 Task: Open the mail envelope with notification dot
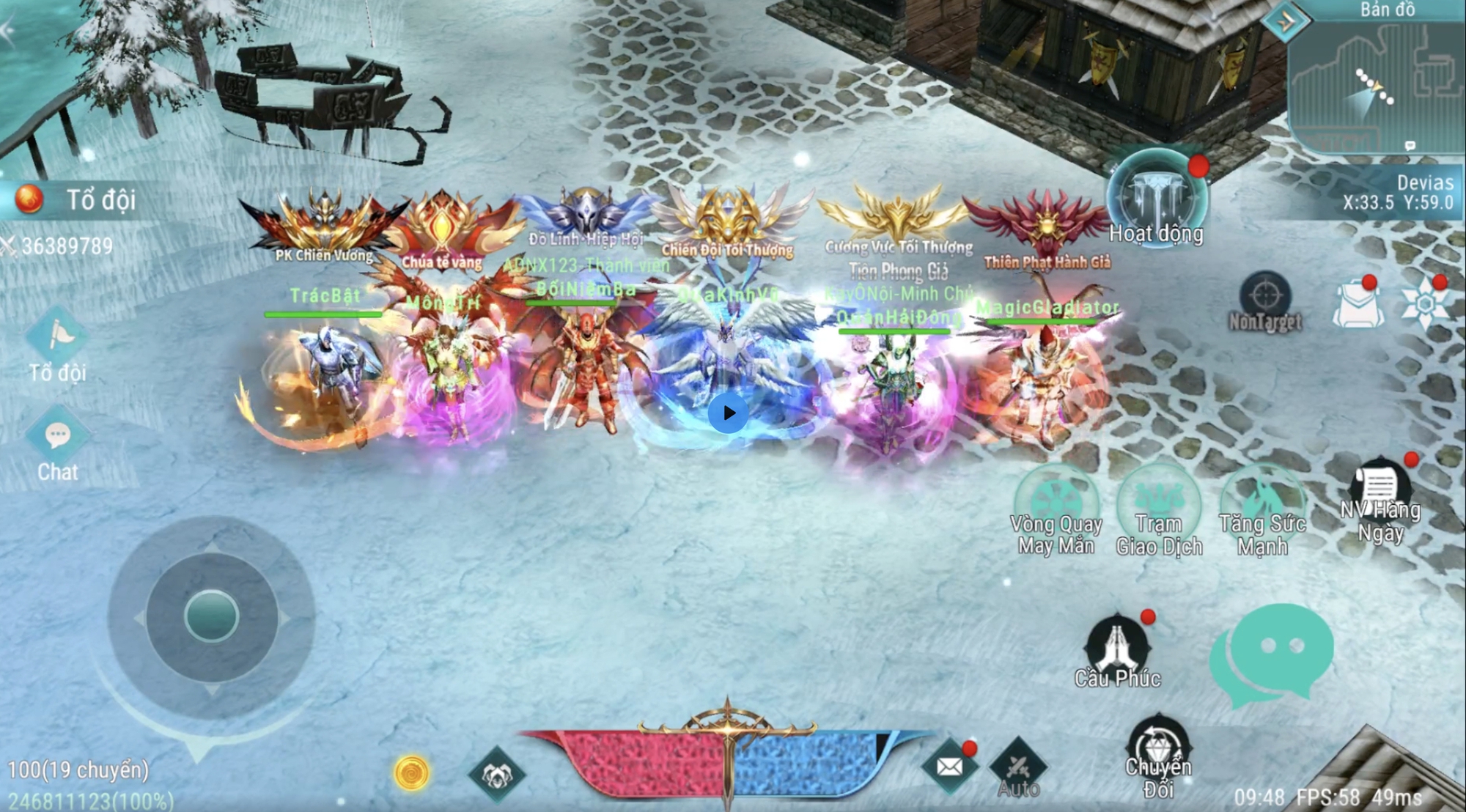click(950, 765)
